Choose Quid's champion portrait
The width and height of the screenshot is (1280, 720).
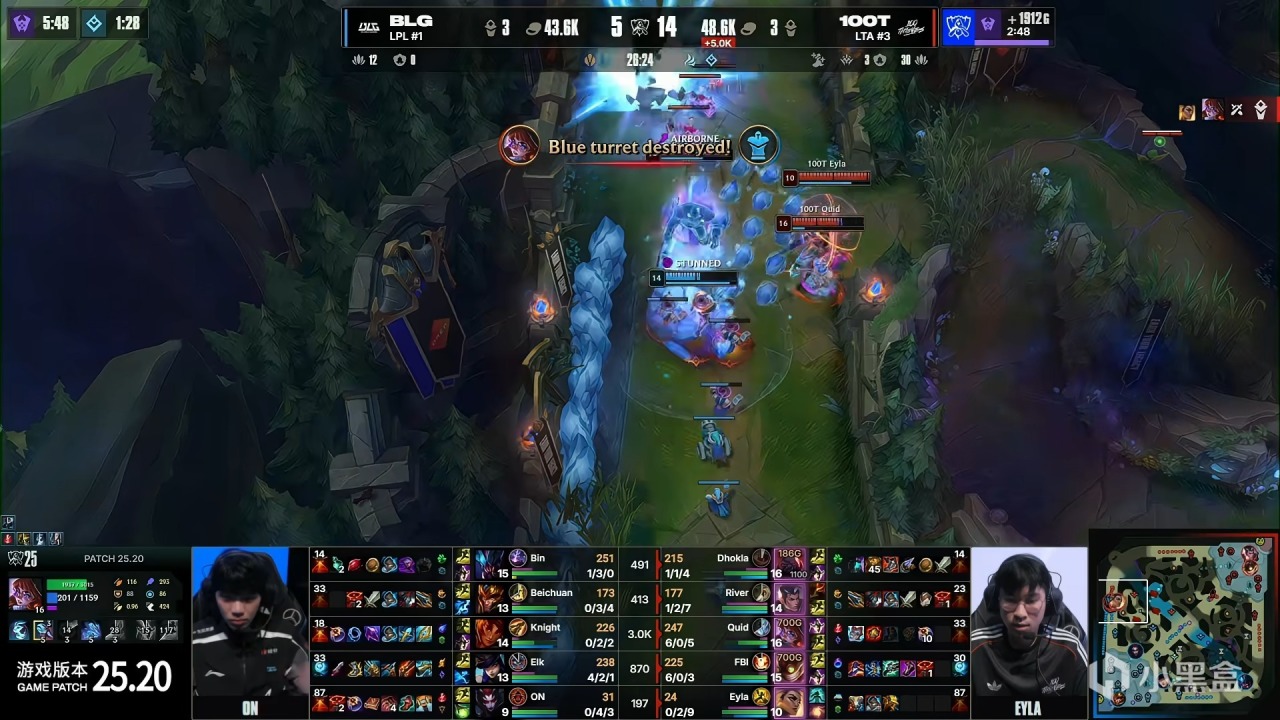click(x=790, y=633)
